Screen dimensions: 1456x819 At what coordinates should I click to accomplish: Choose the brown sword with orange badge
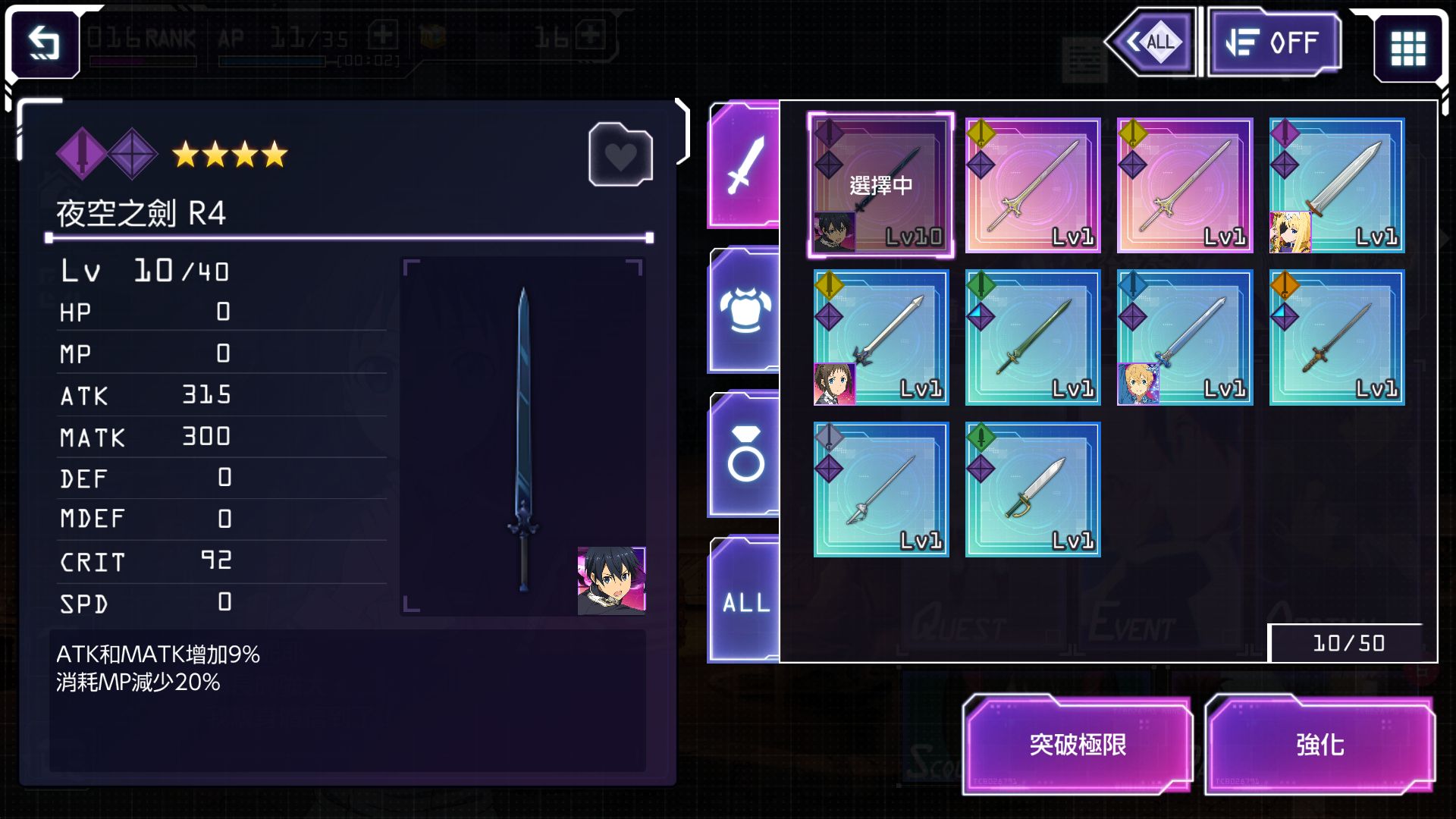1336,337
